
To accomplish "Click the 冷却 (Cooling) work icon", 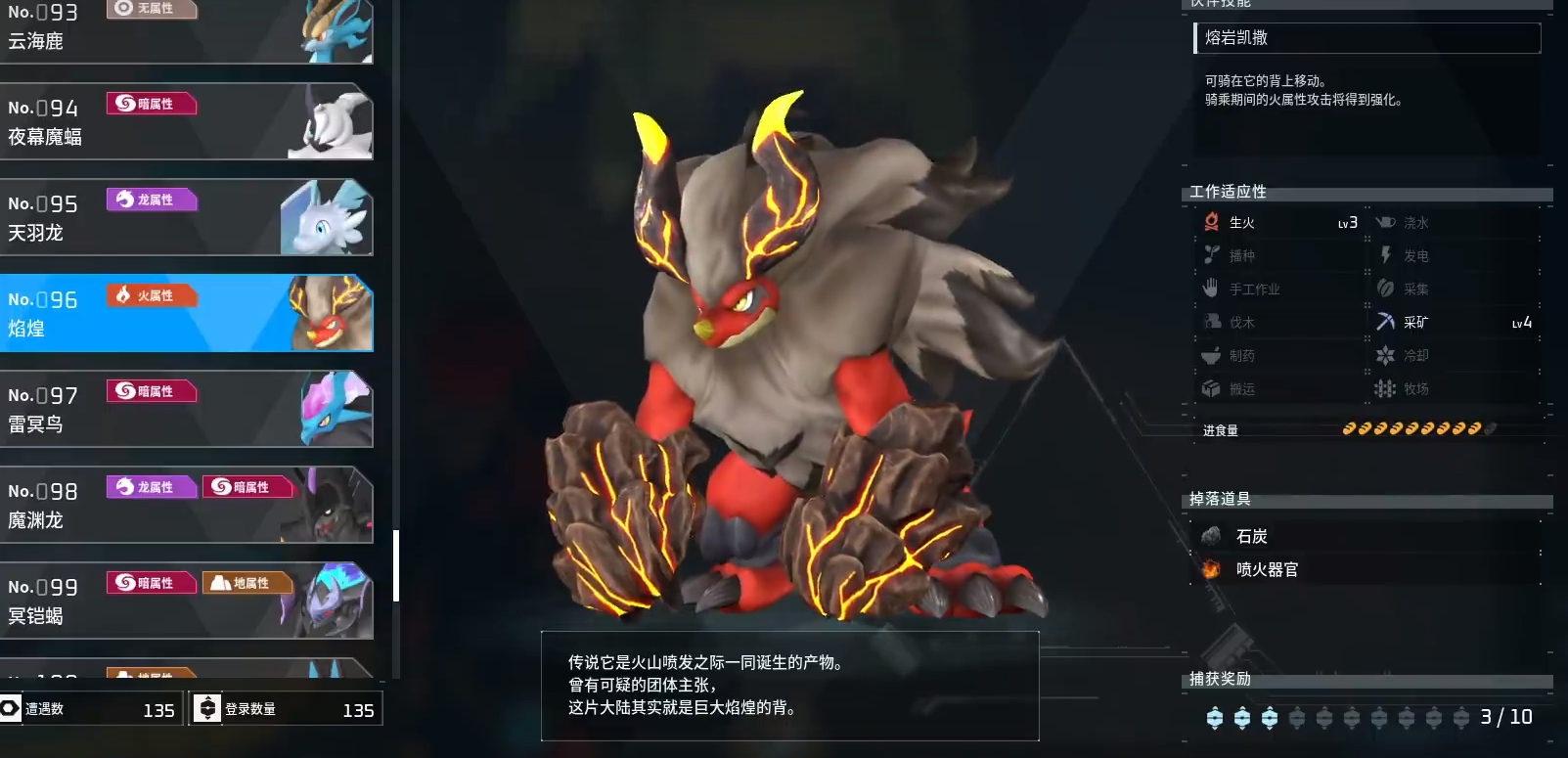I will click(1385, 355).
